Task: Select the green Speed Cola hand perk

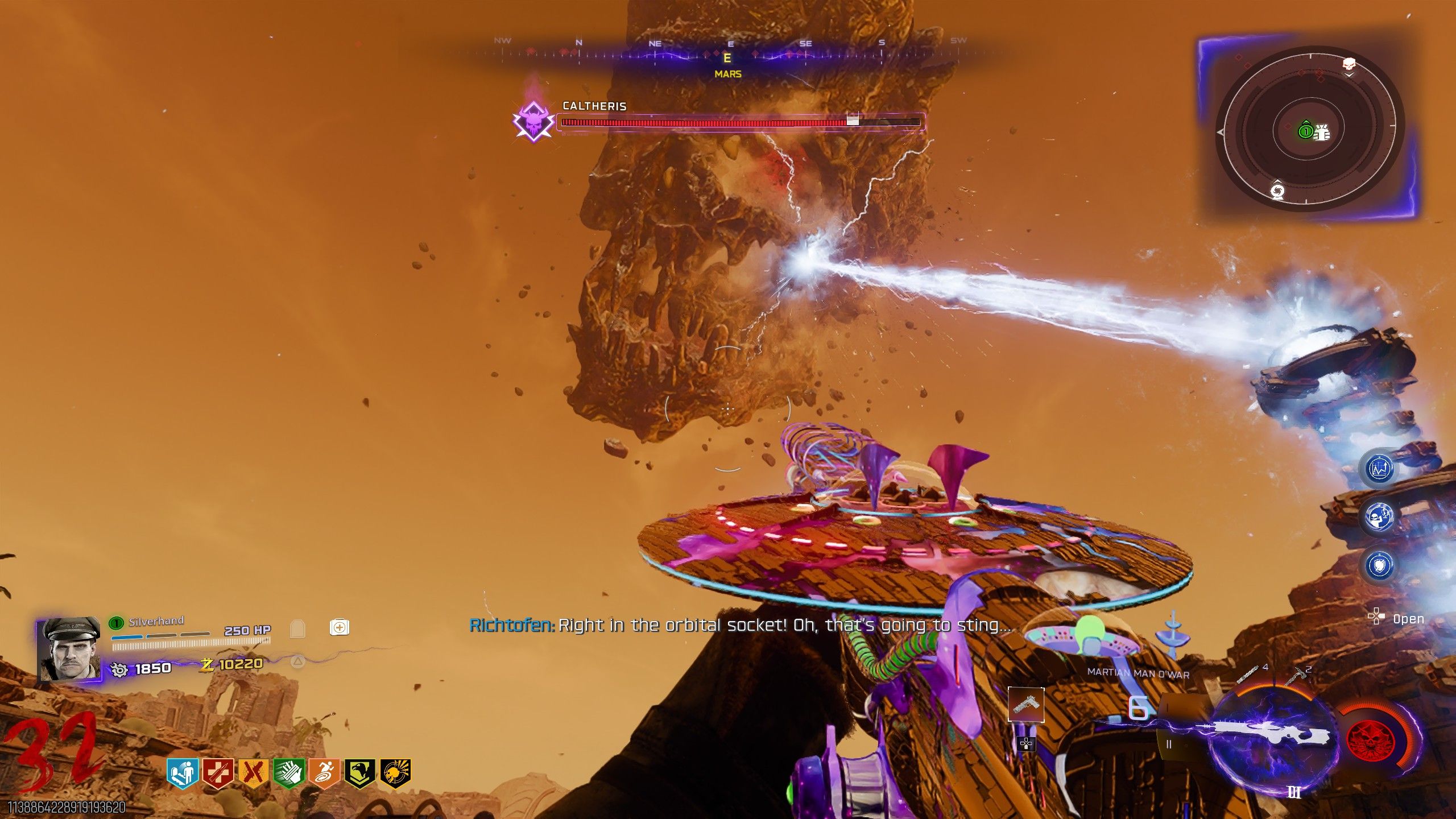Action: pyautogui.click(x=289, y=773)
